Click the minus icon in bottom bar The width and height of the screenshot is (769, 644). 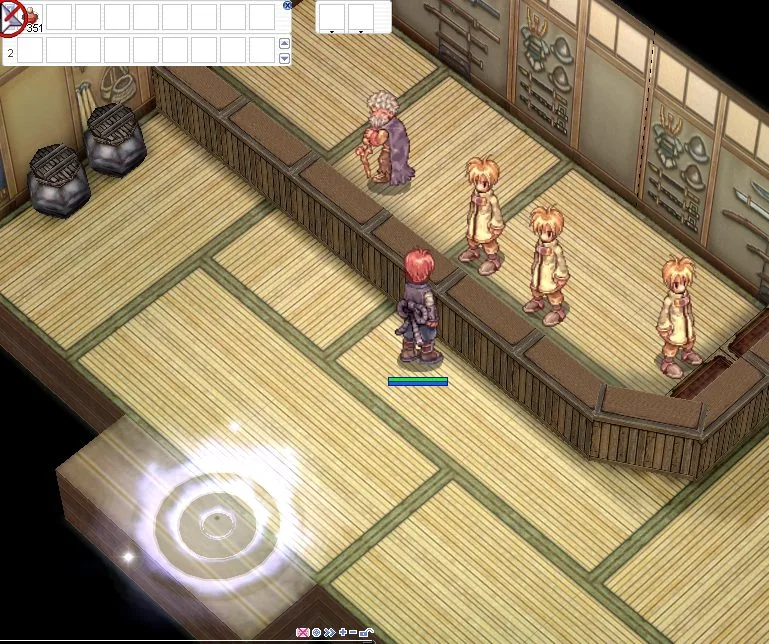[x=353, y=633]
